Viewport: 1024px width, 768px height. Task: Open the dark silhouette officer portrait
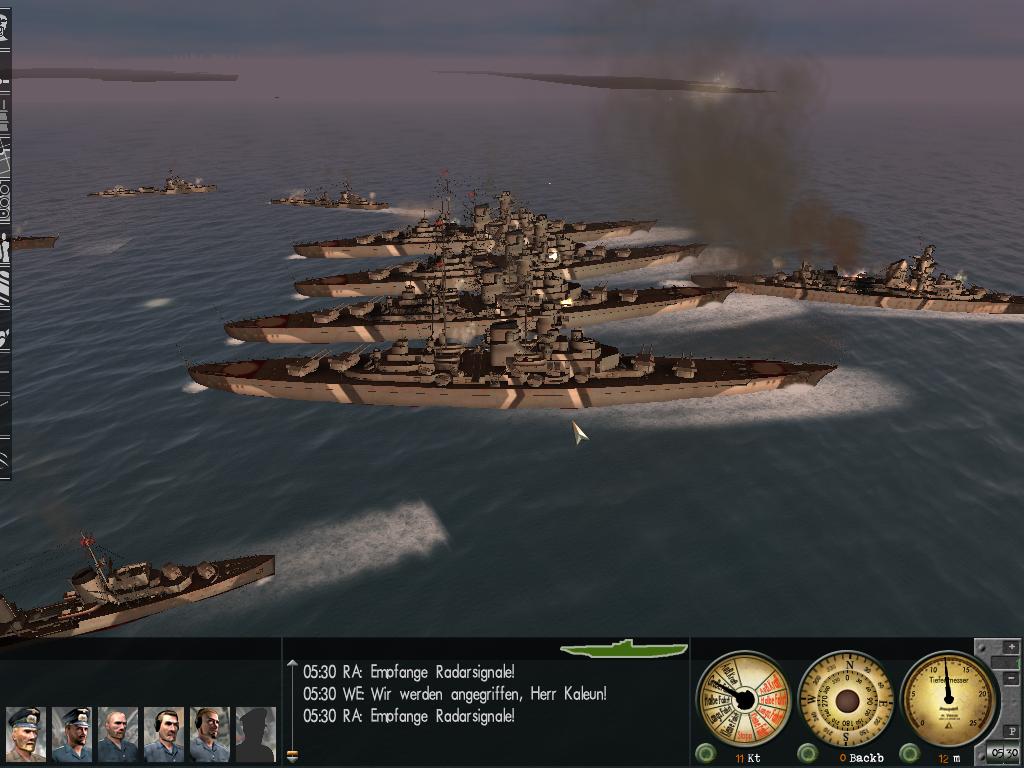(255, 734)
